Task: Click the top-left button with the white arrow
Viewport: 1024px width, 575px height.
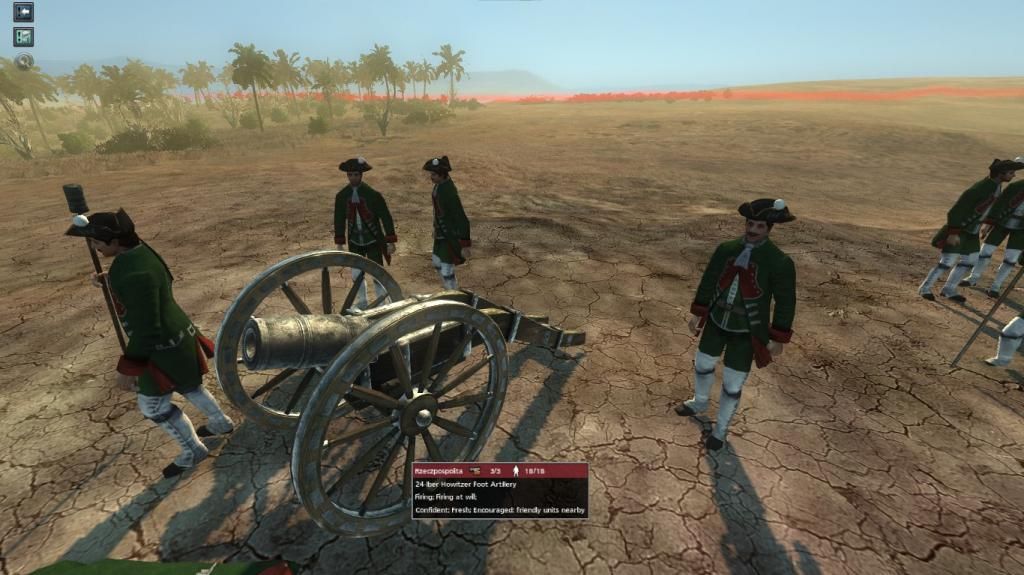Action: click(x=23, y=12)
